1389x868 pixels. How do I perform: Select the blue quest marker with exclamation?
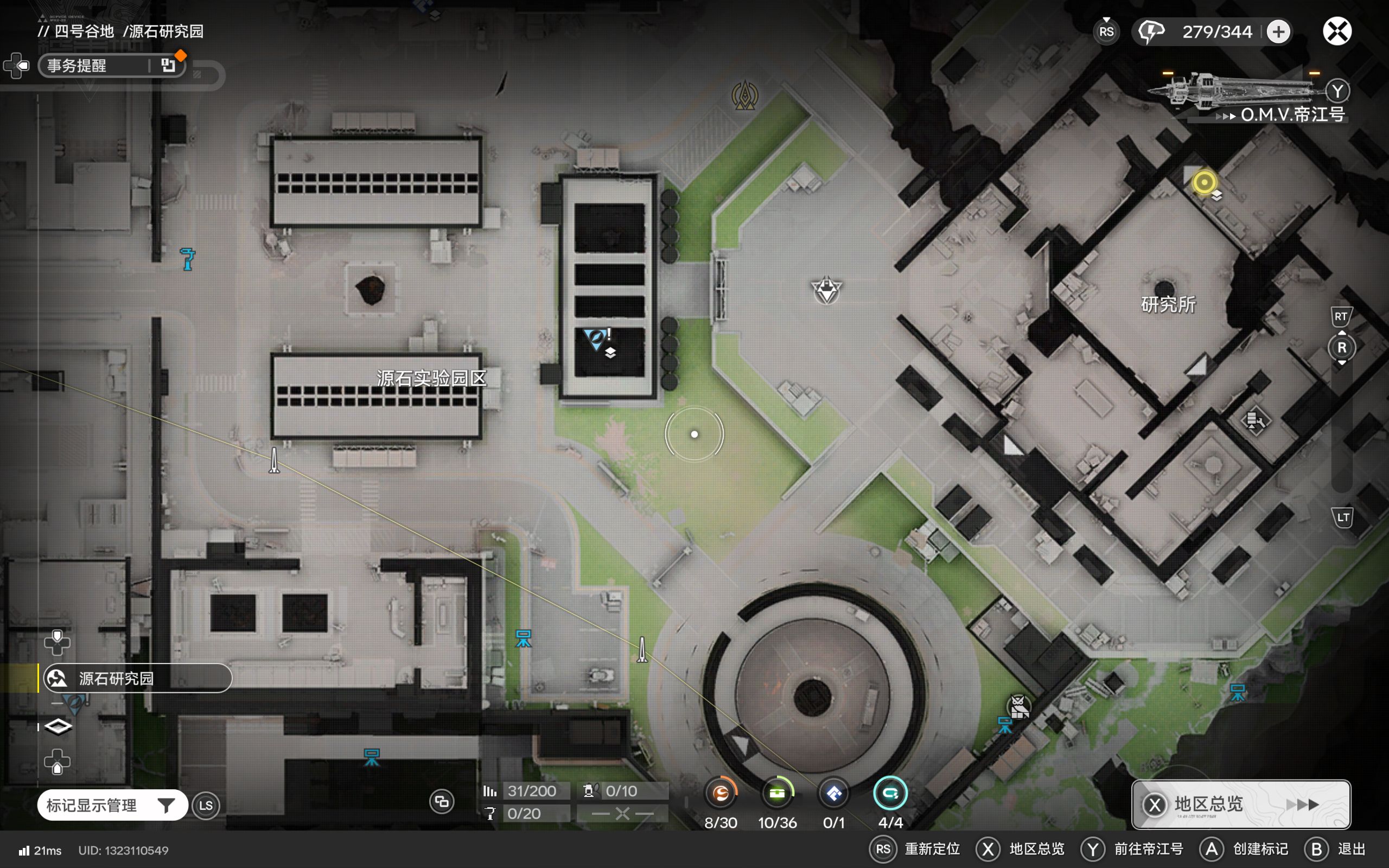point(596,337)
